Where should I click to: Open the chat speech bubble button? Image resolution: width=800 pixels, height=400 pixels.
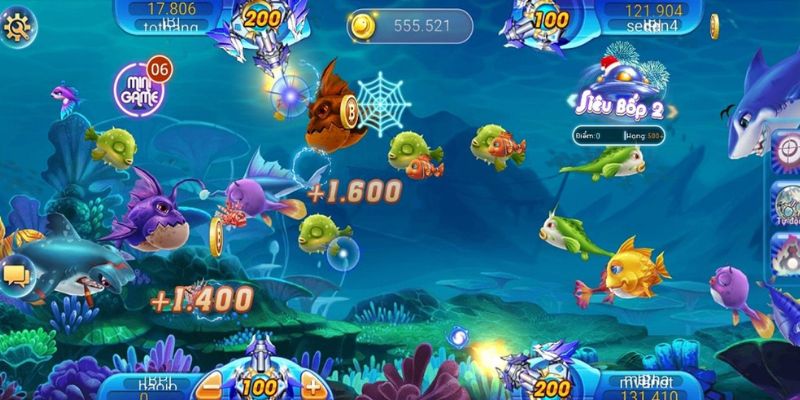[17, 273]
